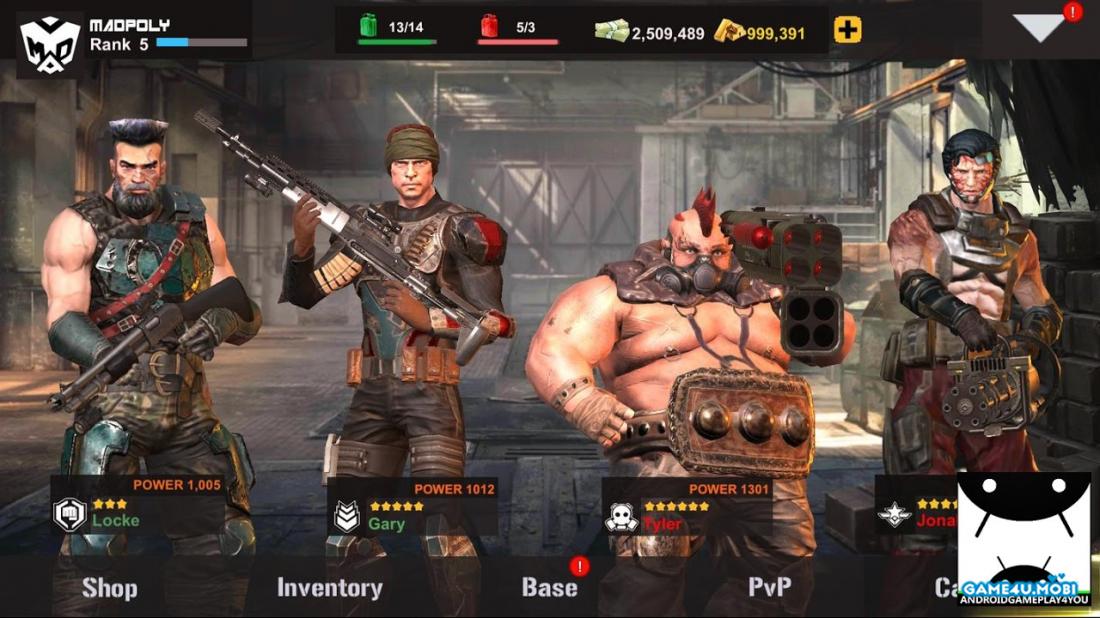Click the gold bars currency icon
This screenshot has height=618, width=1100.
click(729, 31)
